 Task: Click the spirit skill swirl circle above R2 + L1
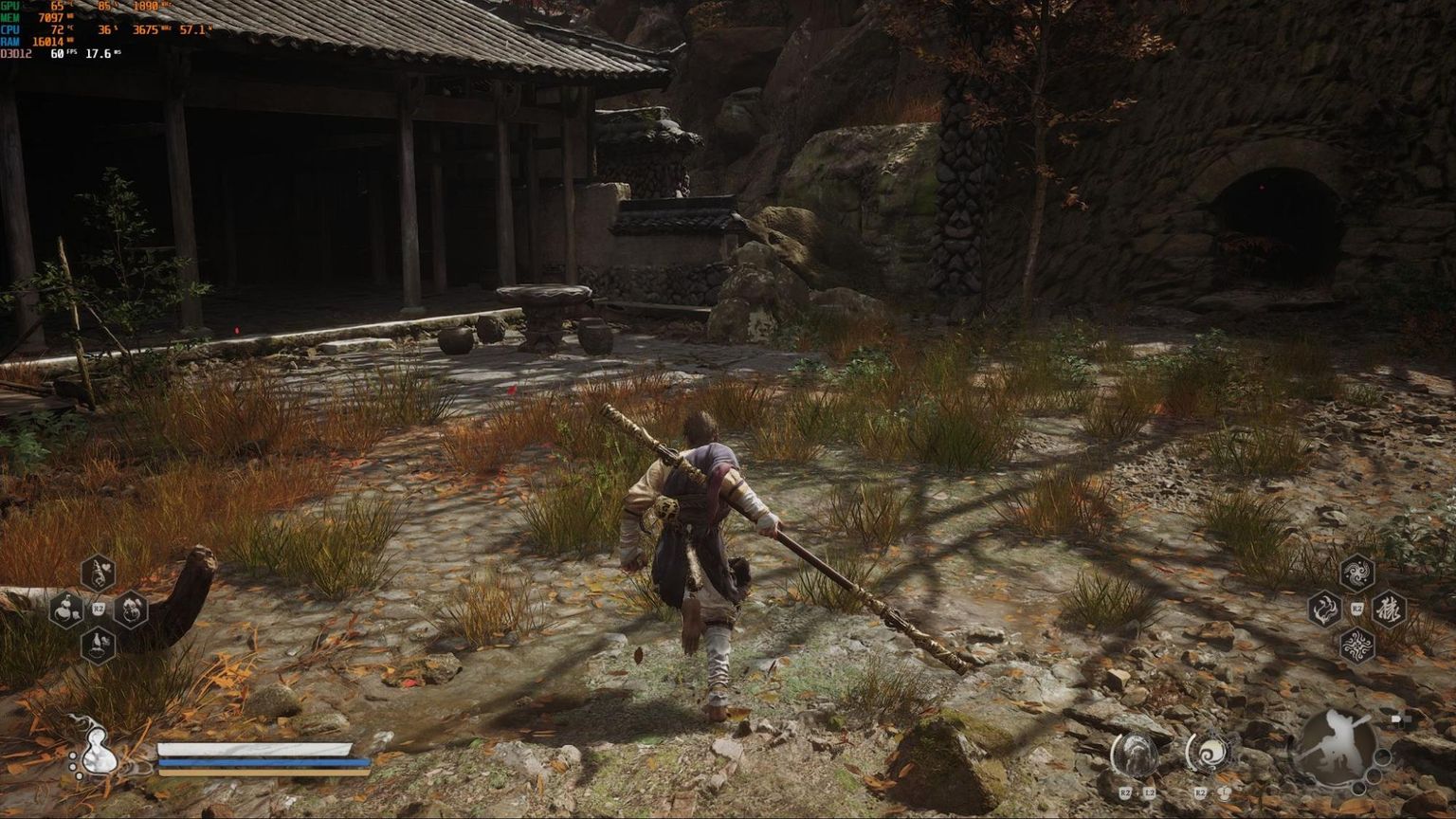click(x=1210, y=753)
